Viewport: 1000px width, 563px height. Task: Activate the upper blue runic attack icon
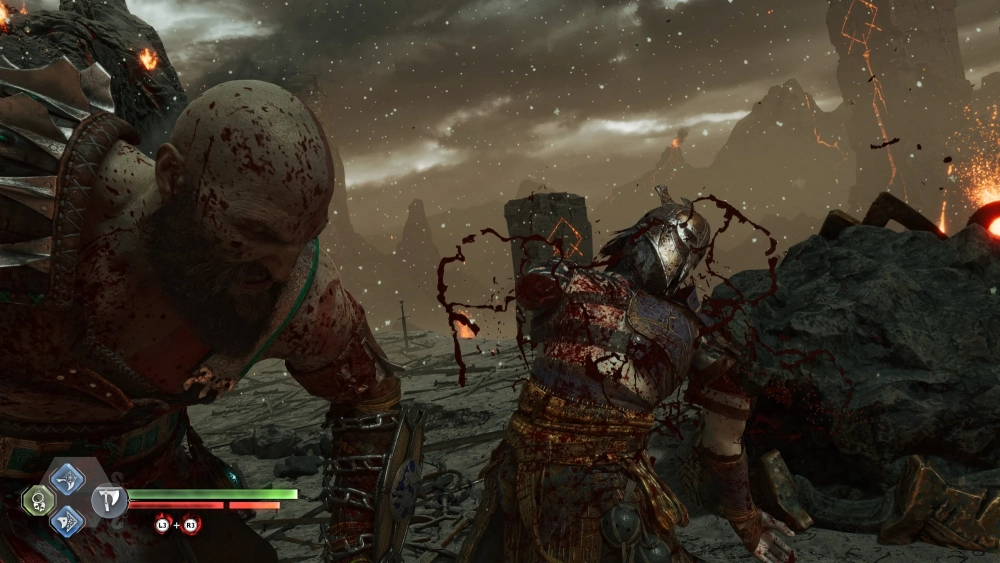pos(67,479)
